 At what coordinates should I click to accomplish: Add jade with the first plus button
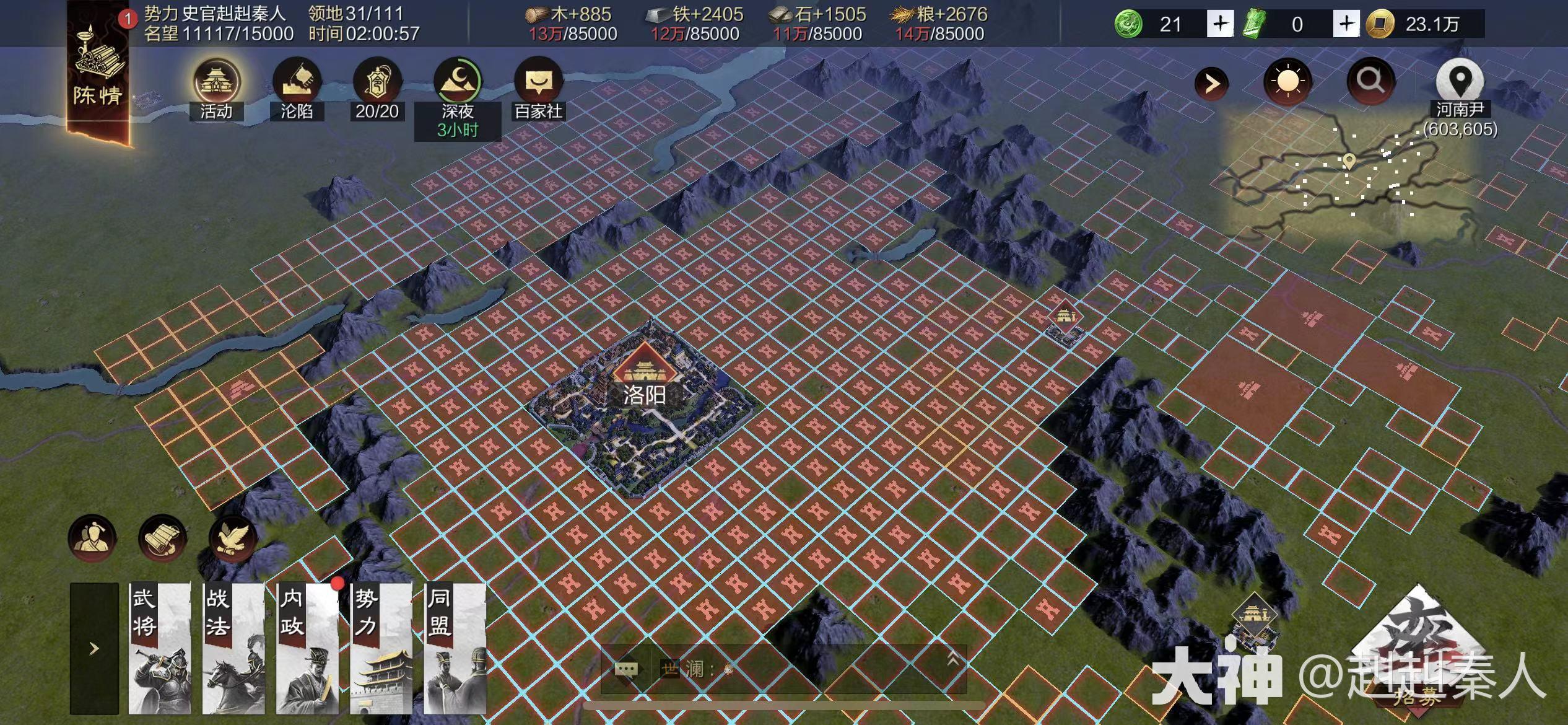[1219, 24]
